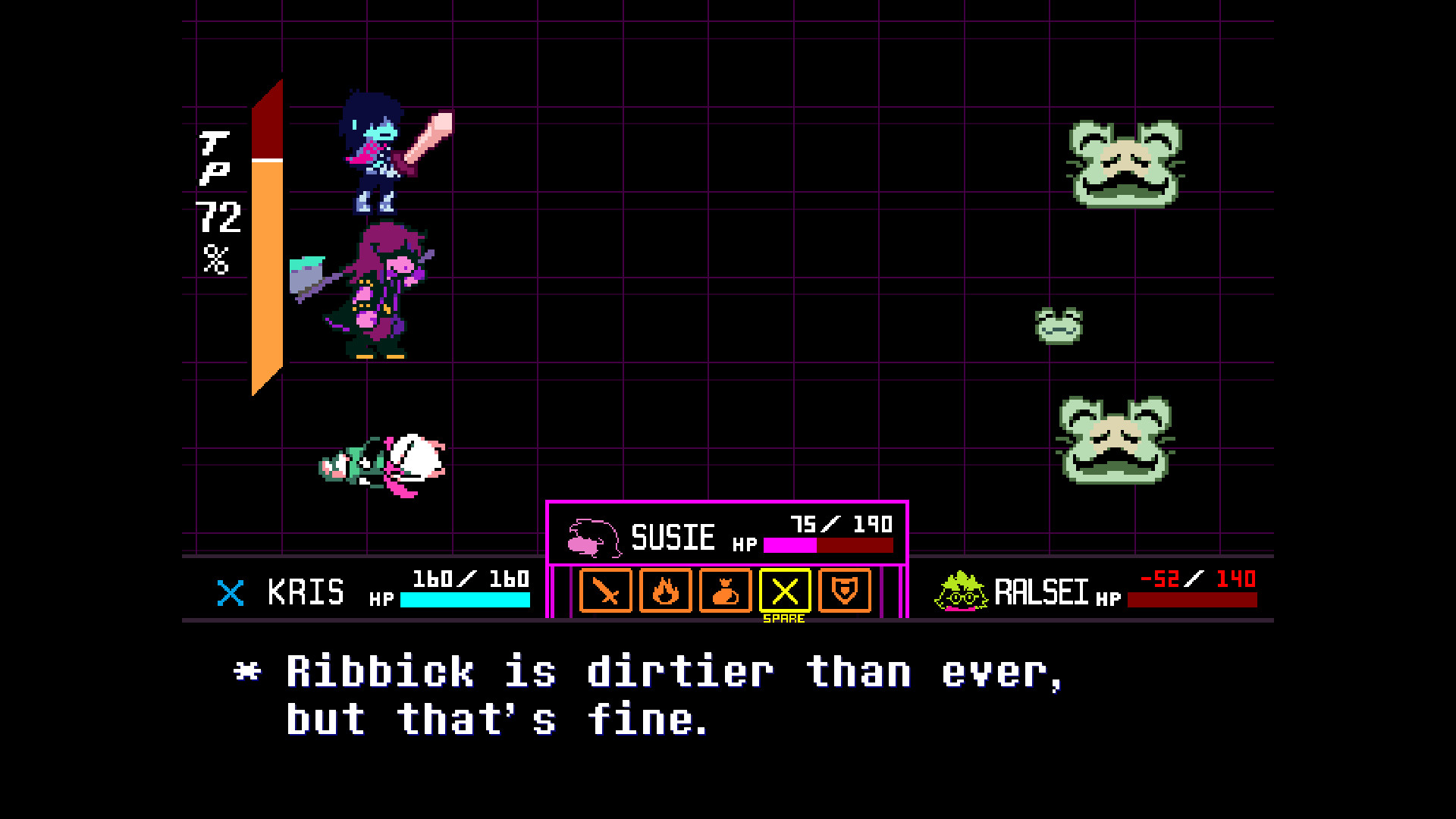Image resolution: width=1456 pixels, height=819 pixels.
Task: Open the Item bag icon
Action: tap(726, 592)
